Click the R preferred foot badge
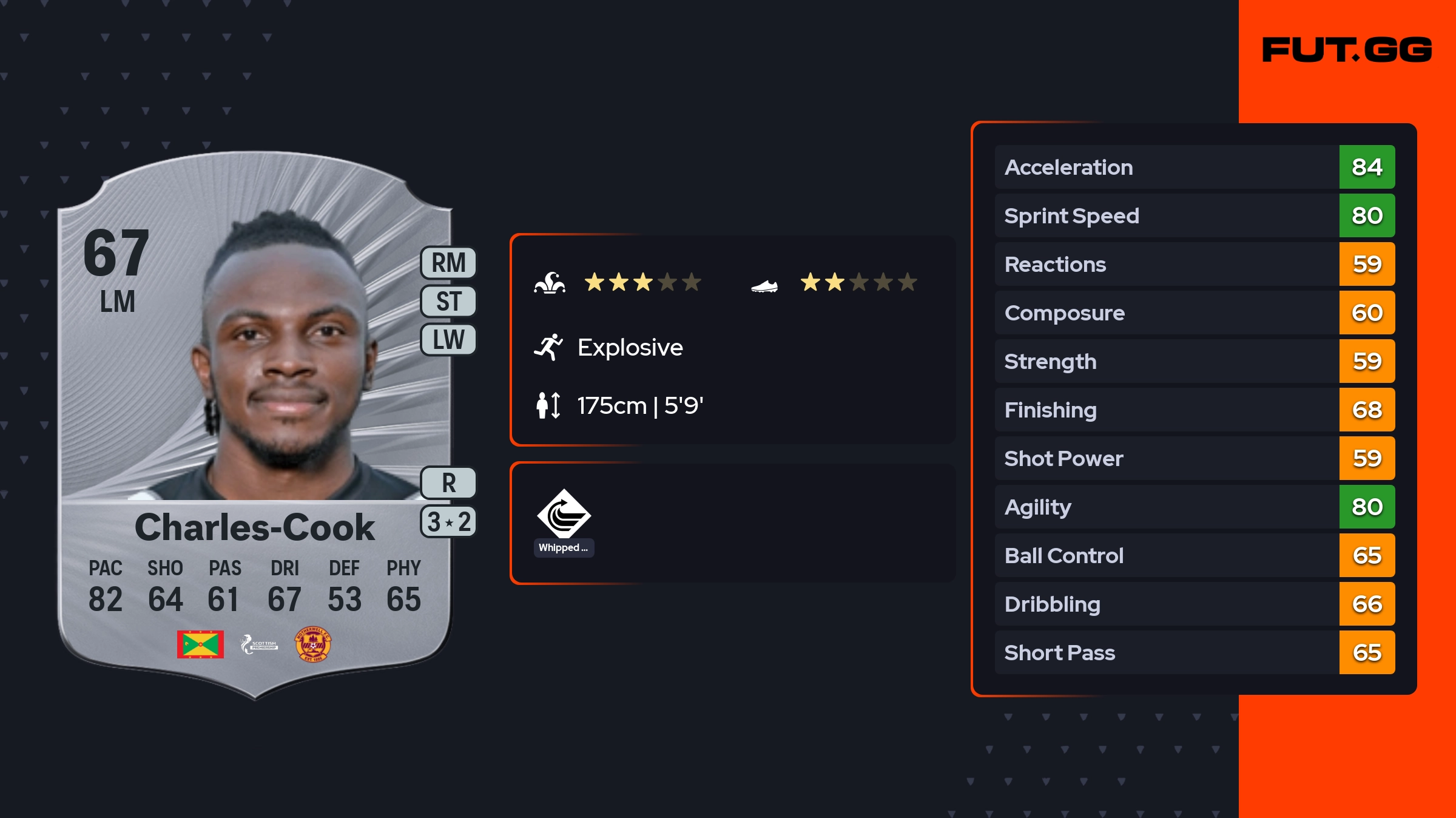The image size is (1456, 818). click(x=448, y=483)
